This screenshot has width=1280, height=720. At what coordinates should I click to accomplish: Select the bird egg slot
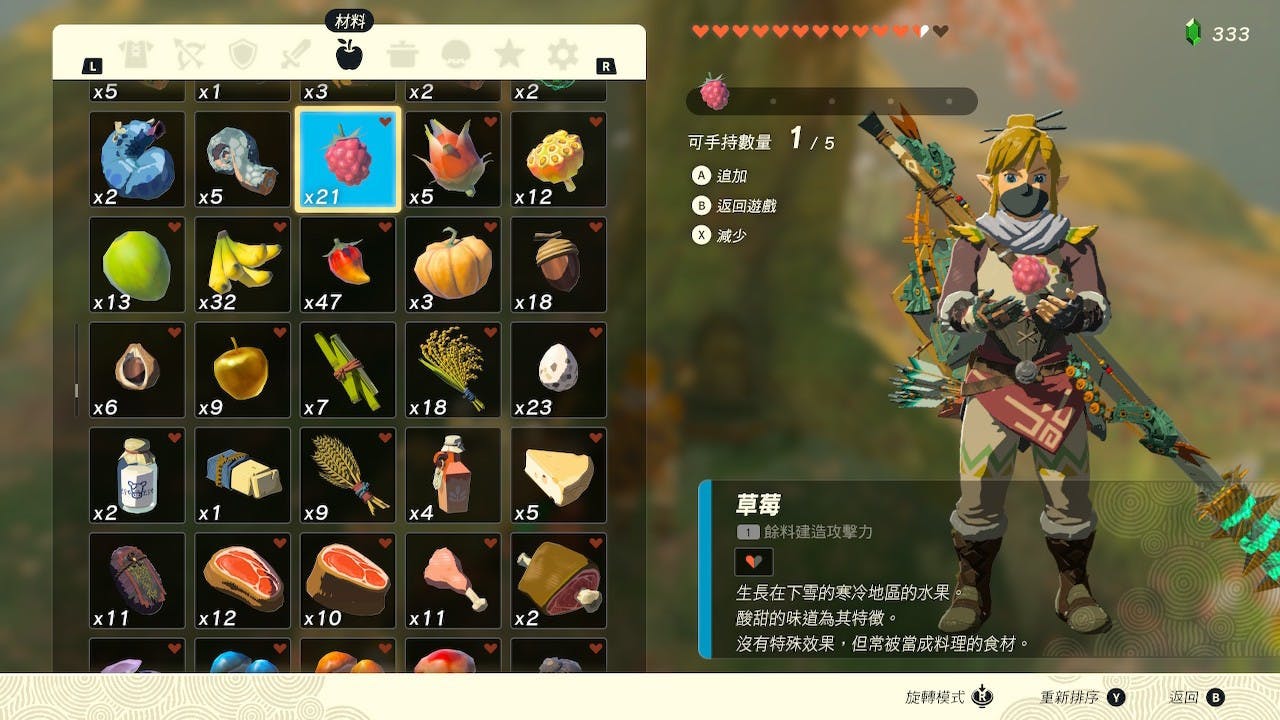tap(558, 370)
